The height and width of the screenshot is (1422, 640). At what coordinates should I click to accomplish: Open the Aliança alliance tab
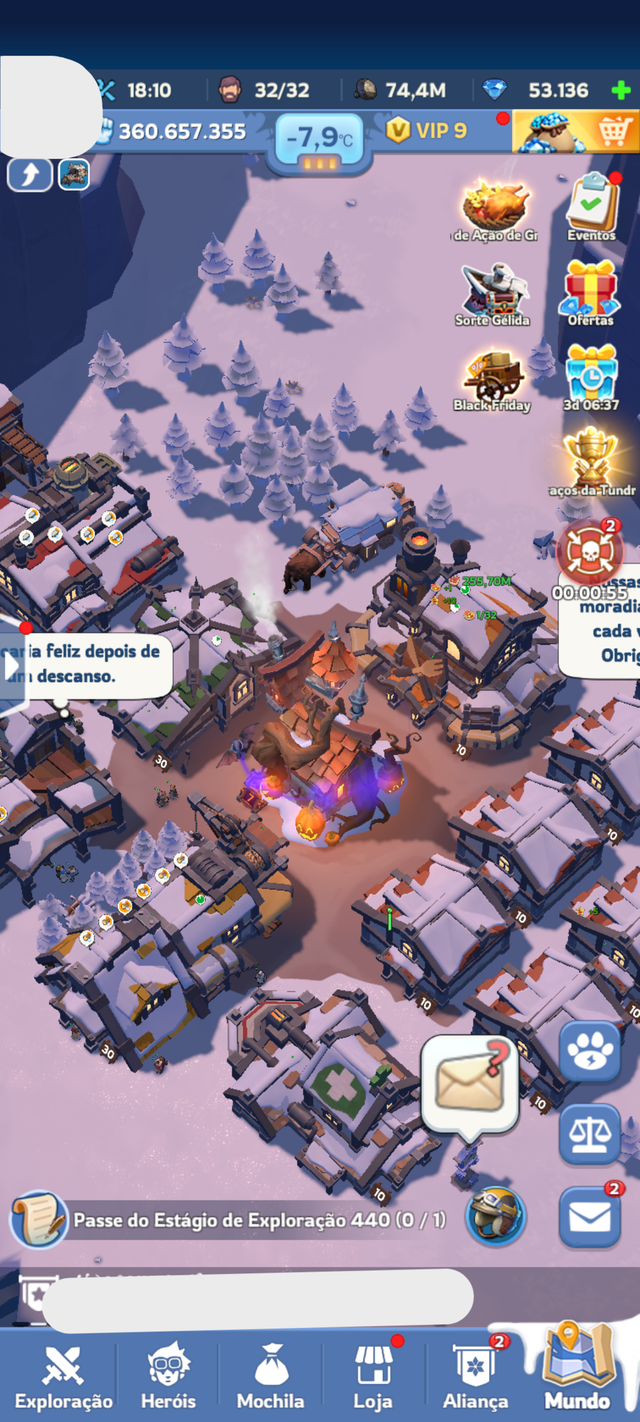point(475,1375)
